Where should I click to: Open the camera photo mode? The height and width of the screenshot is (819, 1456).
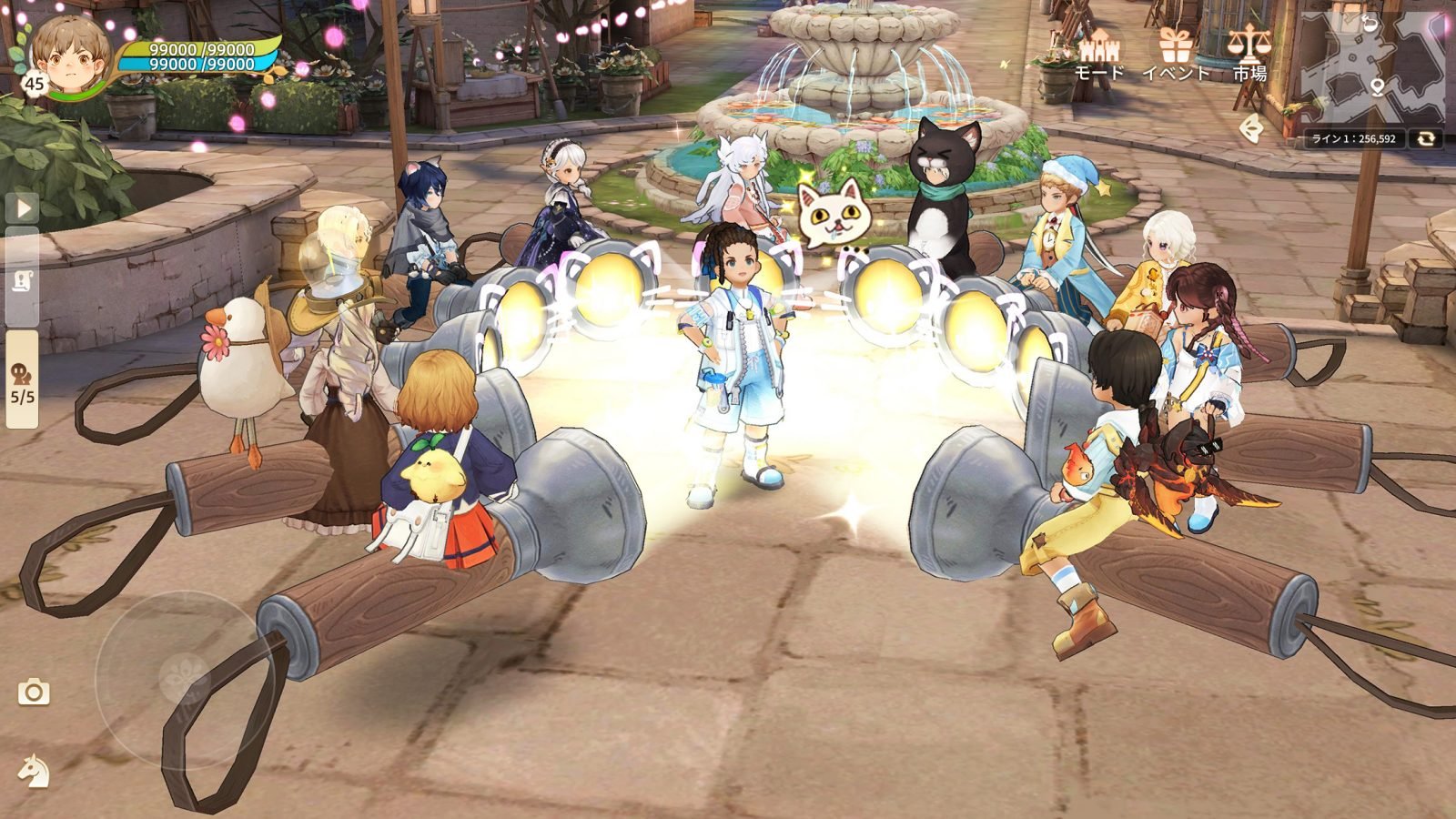pyautogui.click(x=34, y=693)
